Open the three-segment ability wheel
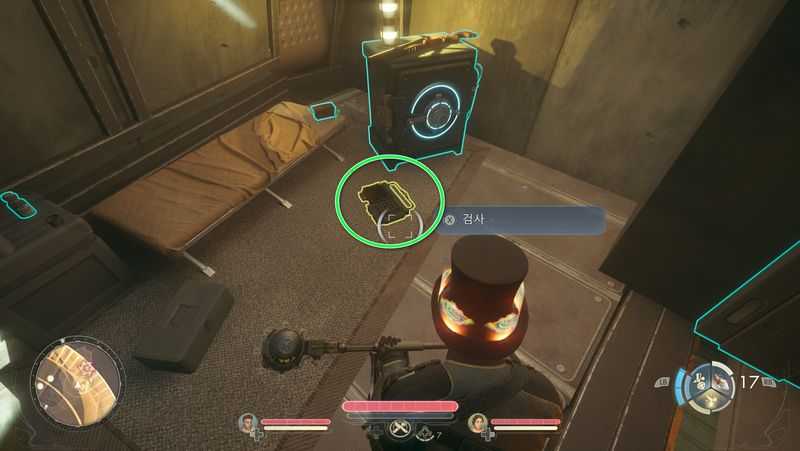 (706, 388)
